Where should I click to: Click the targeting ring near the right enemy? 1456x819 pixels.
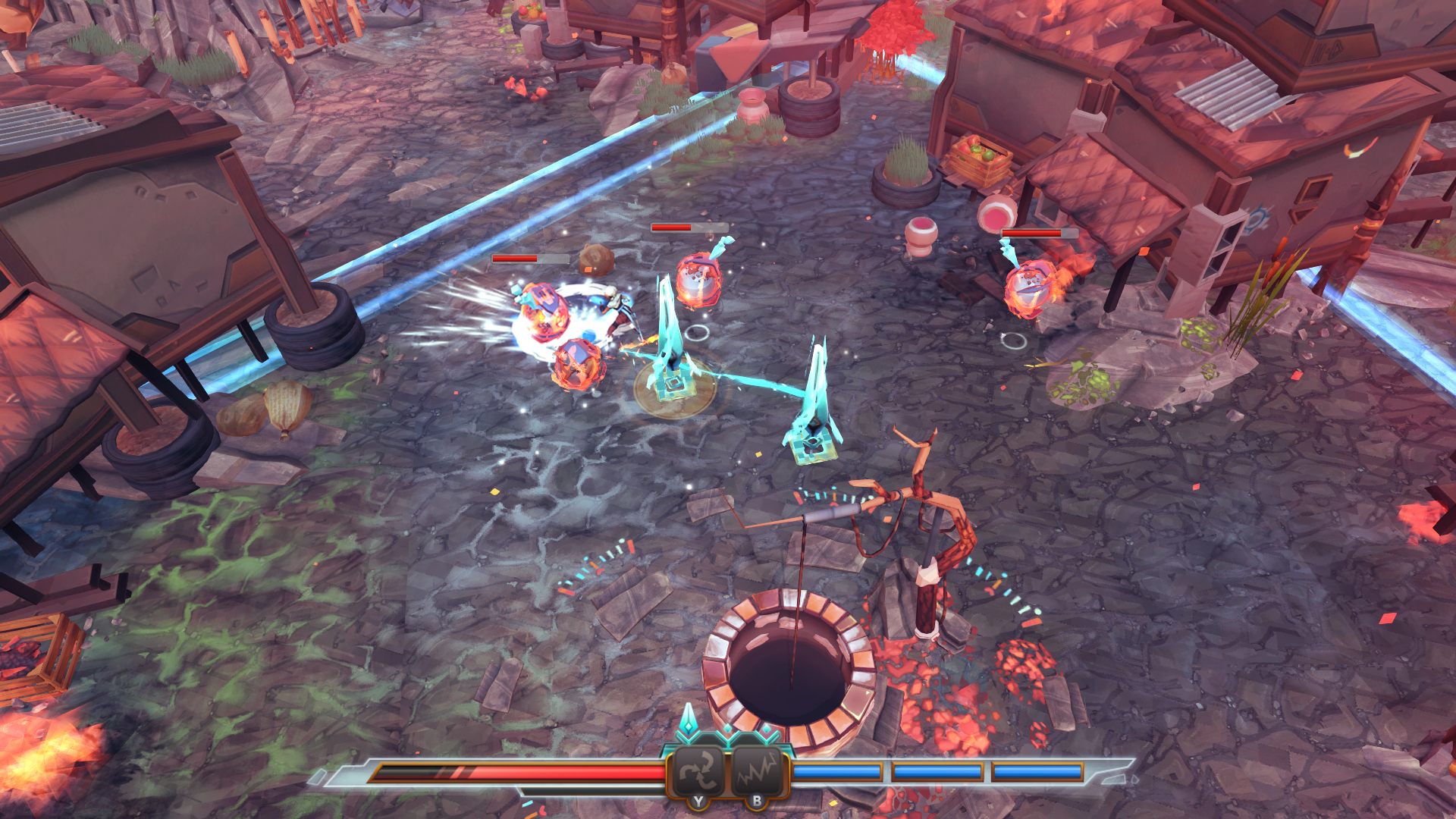[1016, 341]
